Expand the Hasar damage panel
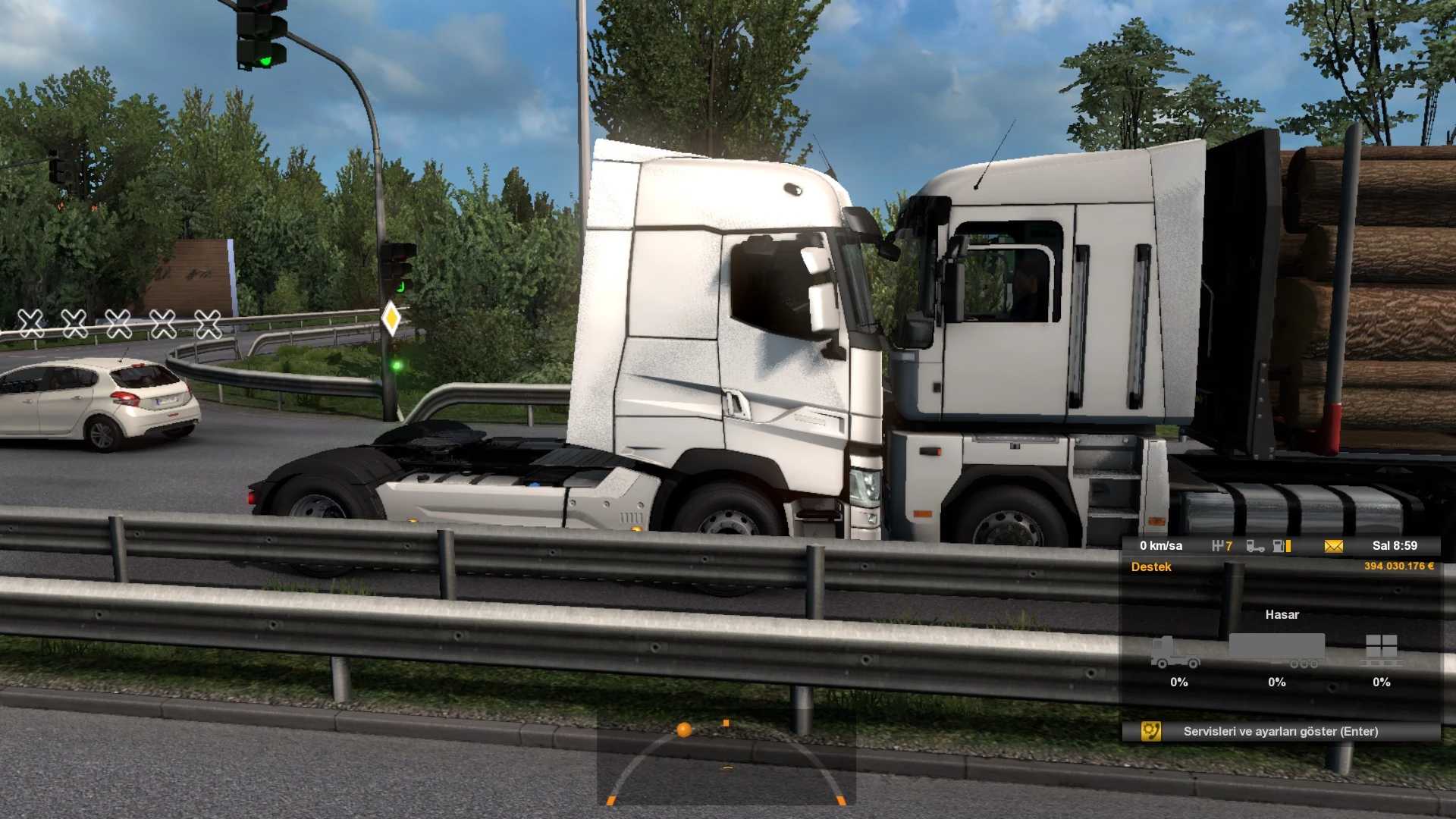1456x819 pixels. (1282, 614)
